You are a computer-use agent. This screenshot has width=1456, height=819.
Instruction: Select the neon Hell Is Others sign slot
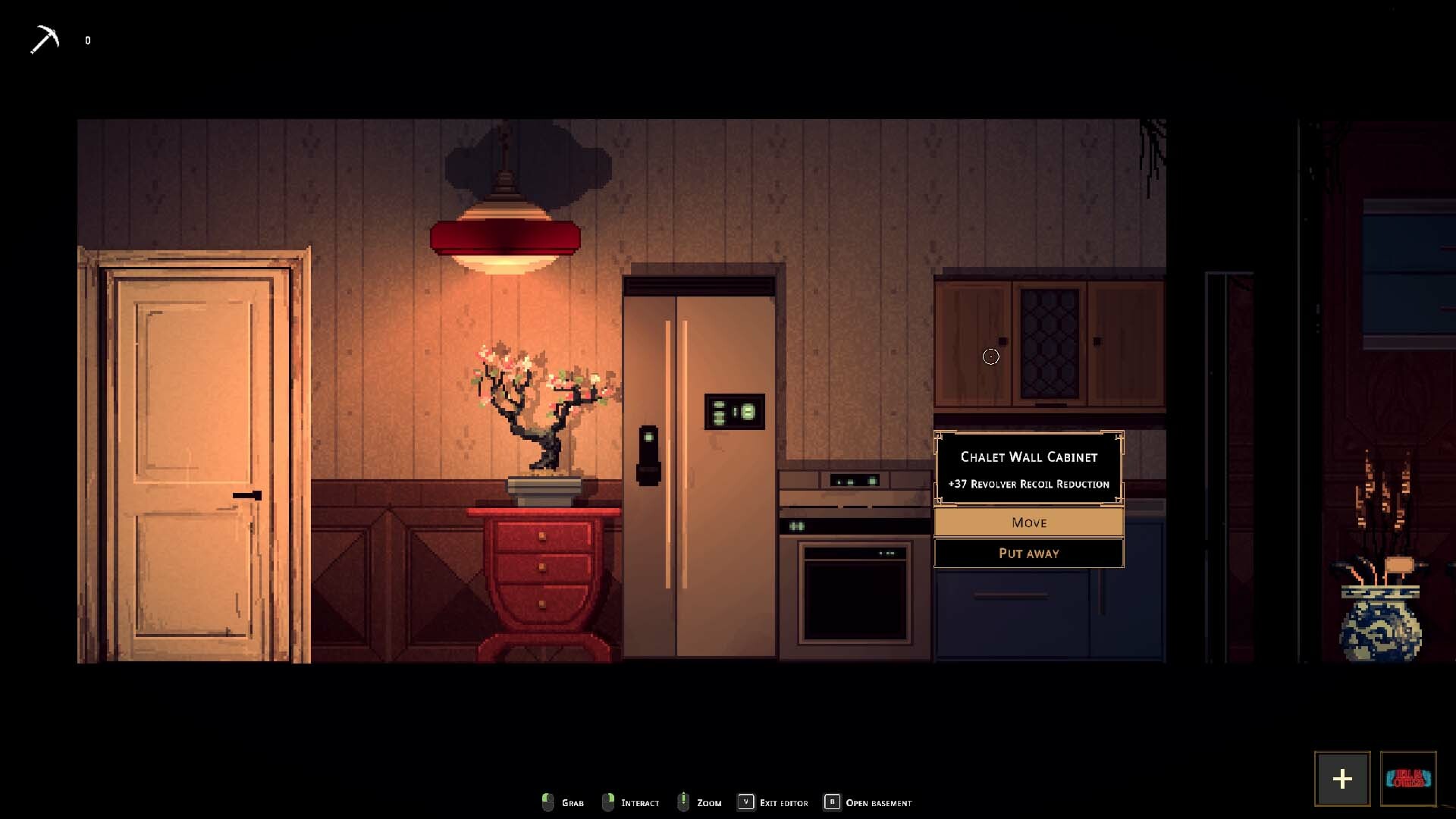[x=1408, y=779]
